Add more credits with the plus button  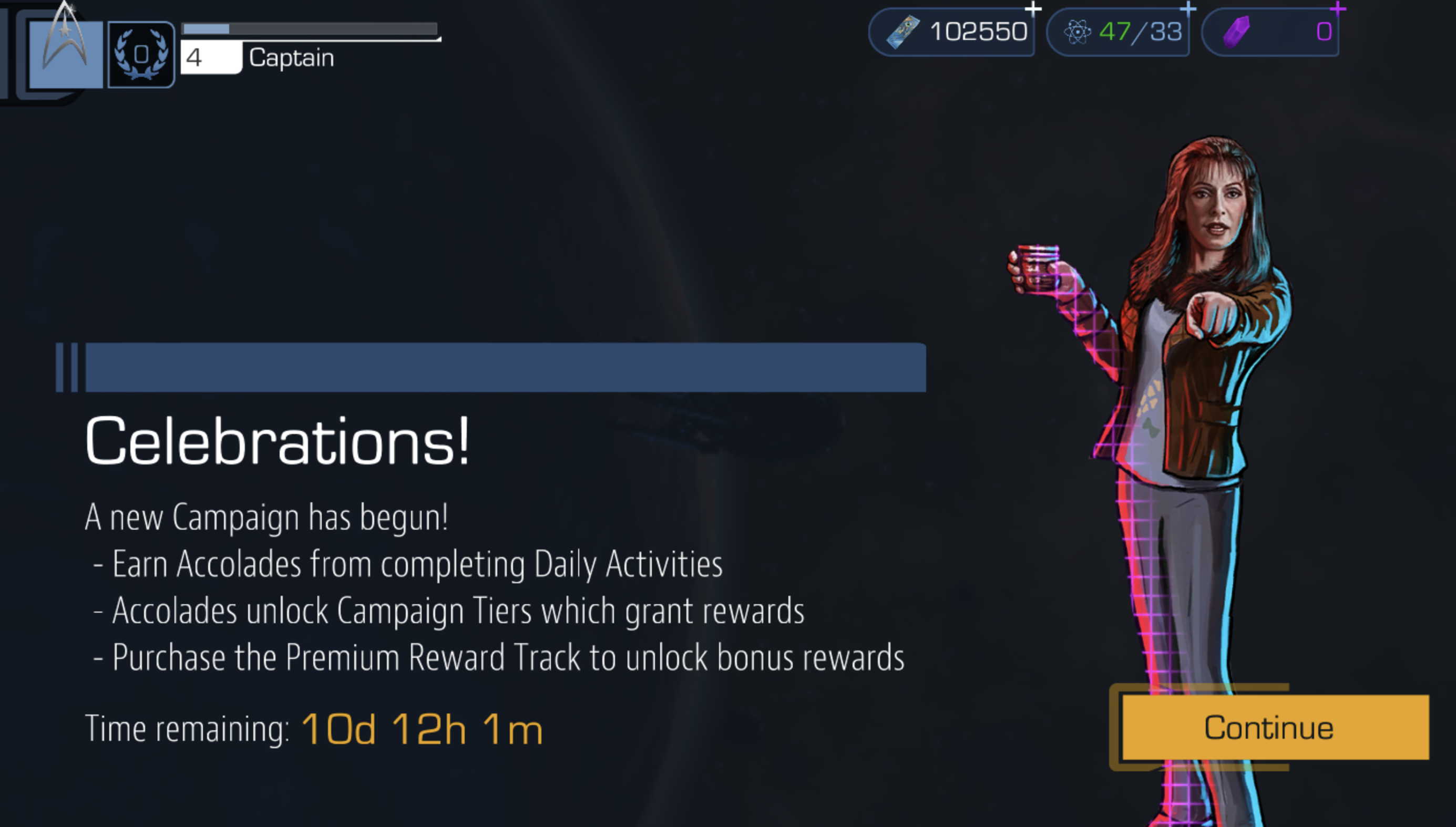1033,9
